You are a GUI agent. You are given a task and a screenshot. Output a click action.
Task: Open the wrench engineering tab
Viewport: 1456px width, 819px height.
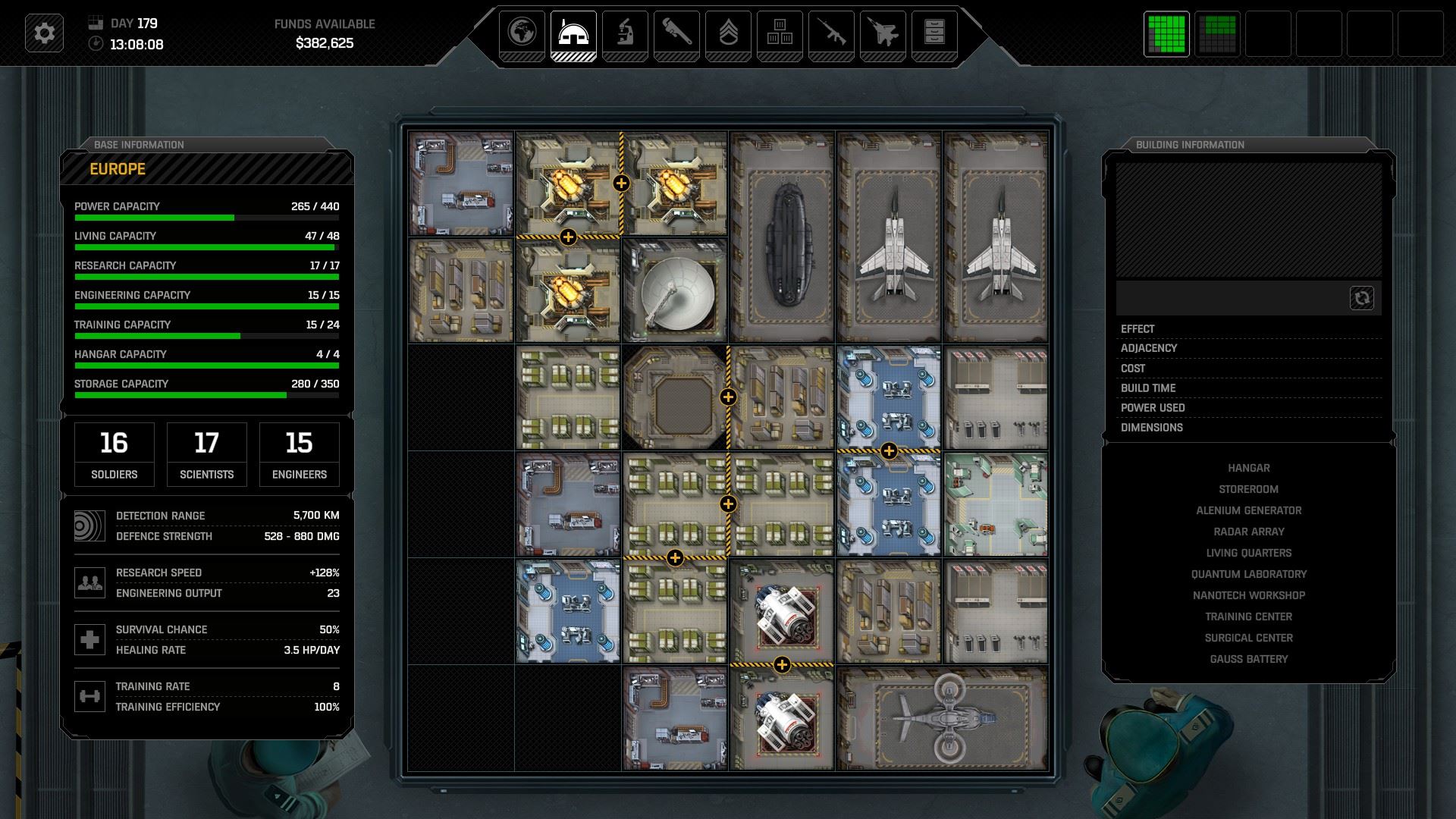(676, 33)
